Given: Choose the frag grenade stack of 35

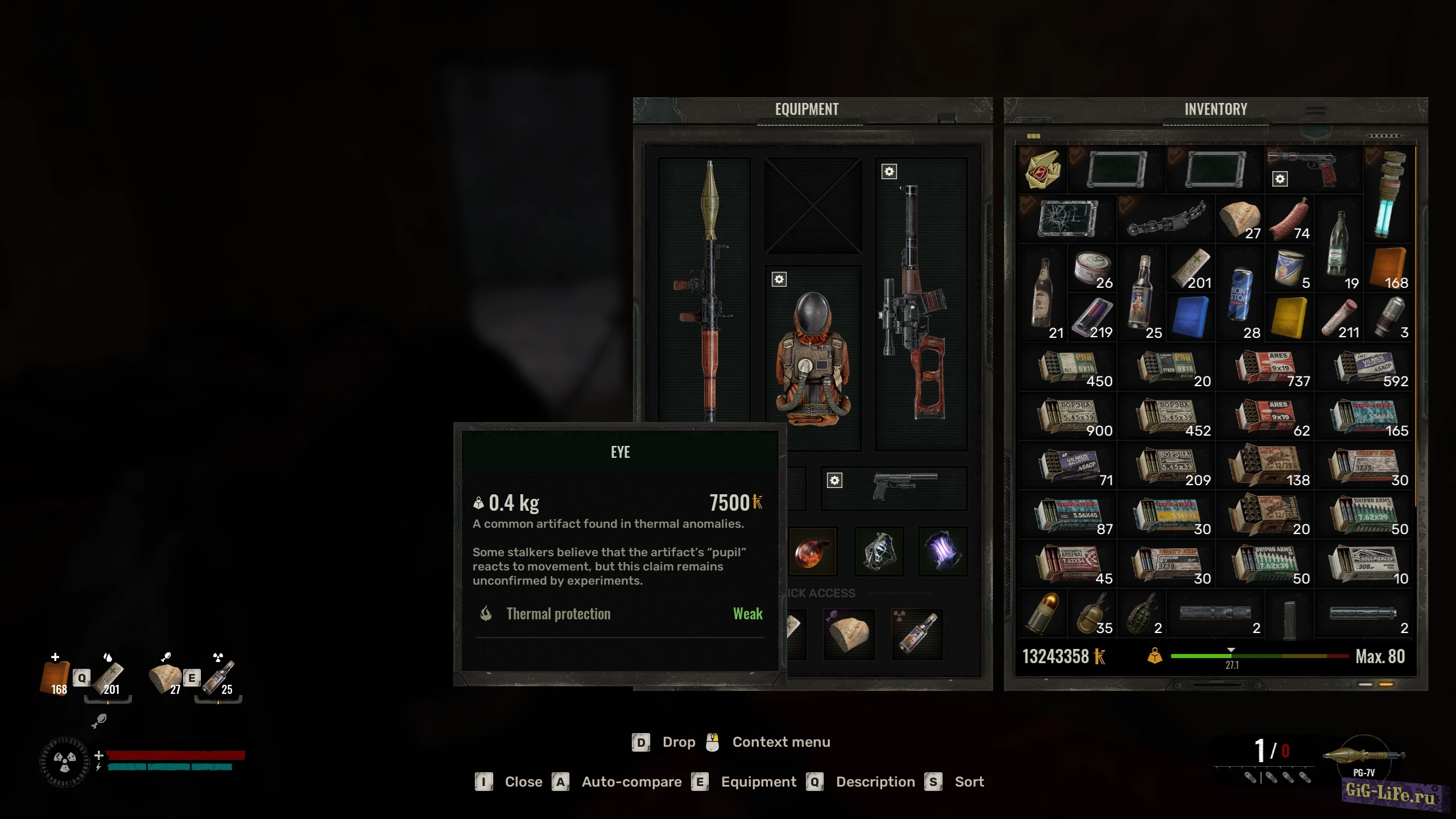Looking at the screenshot, I should (x=1092, y=613).
